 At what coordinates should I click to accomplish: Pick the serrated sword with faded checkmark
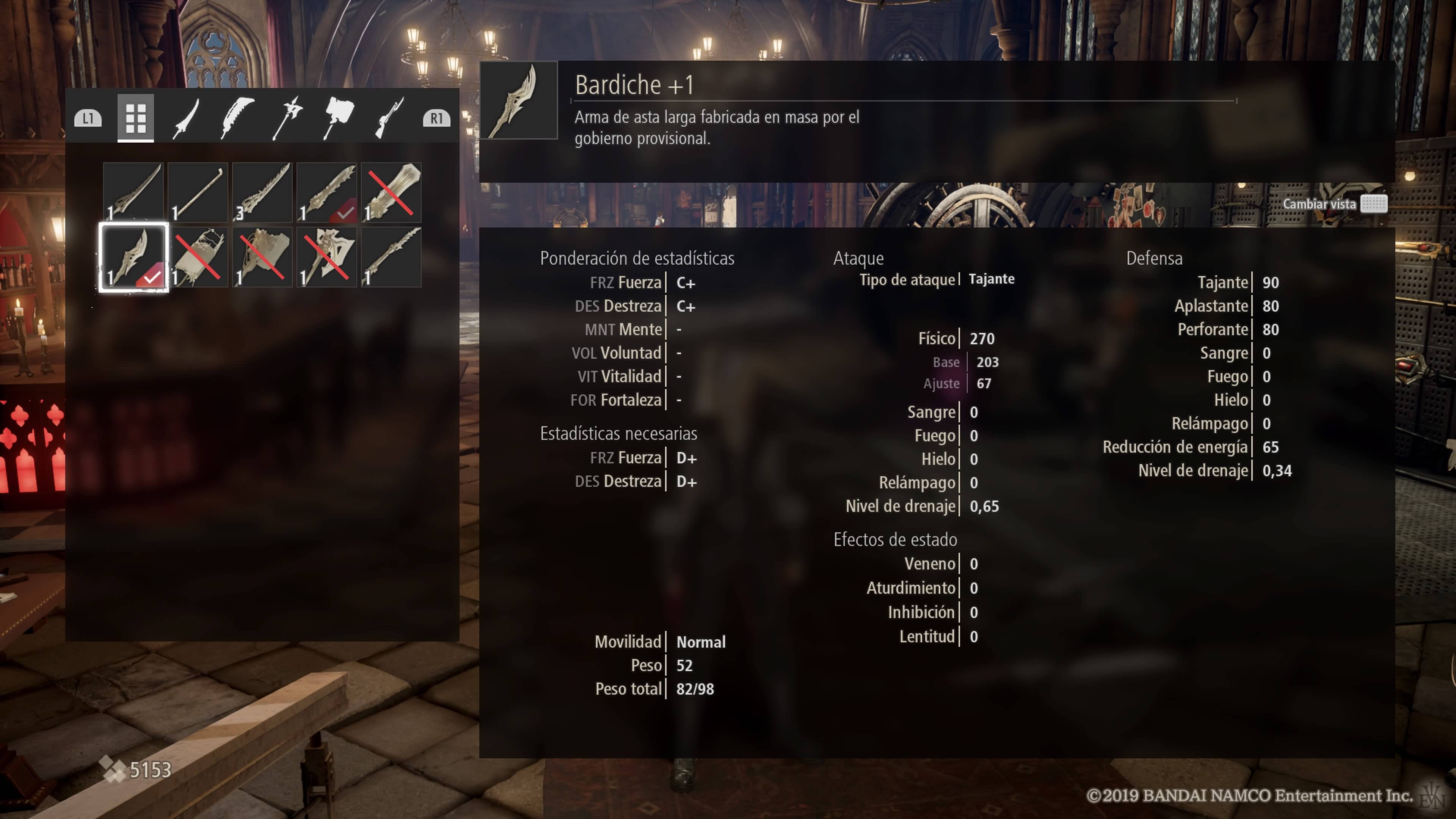tap(327, 192)
